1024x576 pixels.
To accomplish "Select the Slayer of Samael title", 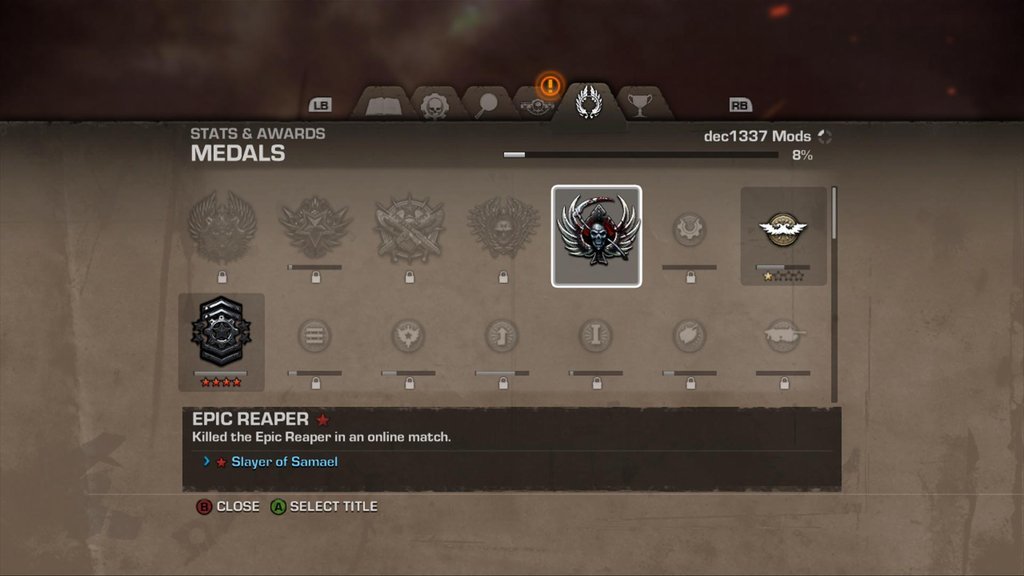I will pos(284,462).
